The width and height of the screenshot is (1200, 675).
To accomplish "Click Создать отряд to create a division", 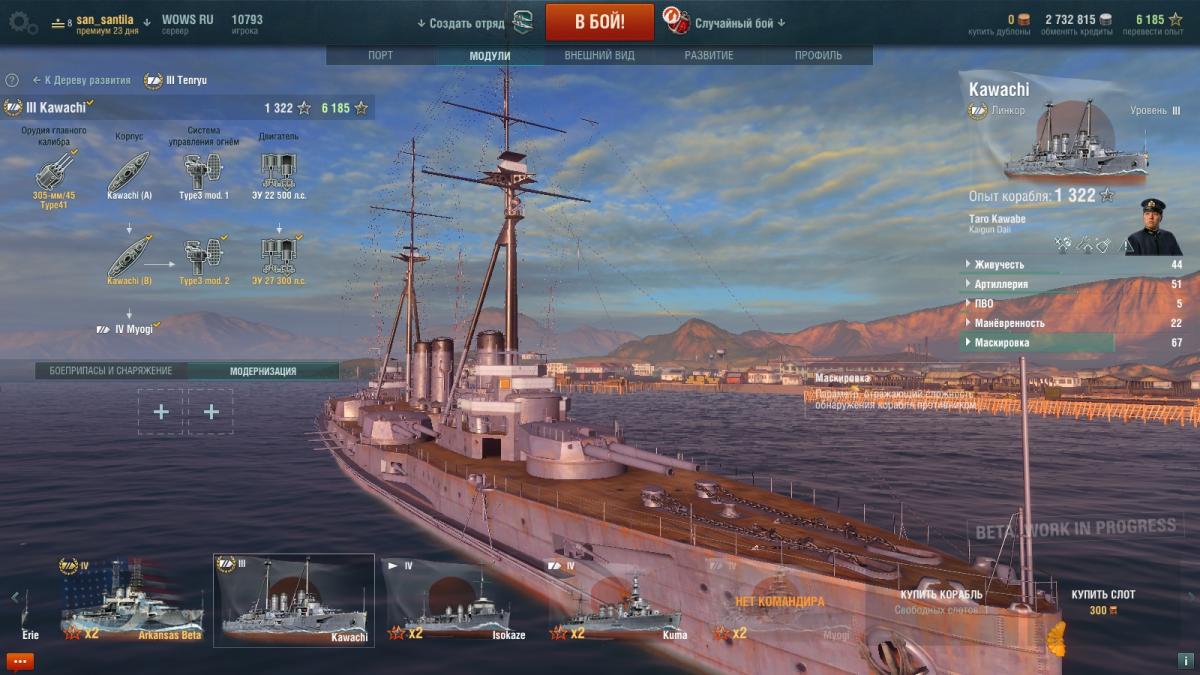I will tap(467, 23).
